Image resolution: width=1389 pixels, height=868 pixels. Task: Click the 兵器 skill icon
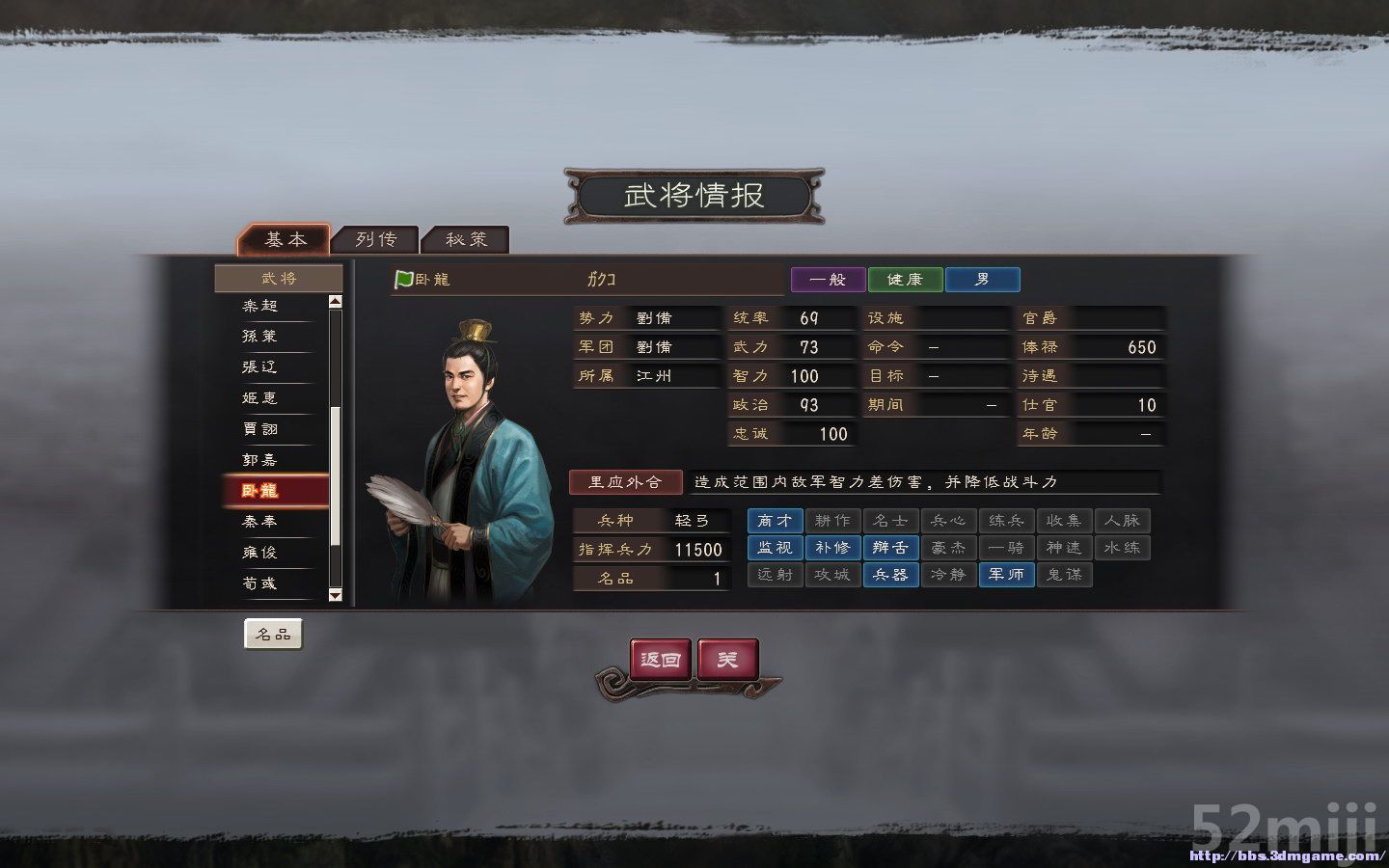click(890, 575)
